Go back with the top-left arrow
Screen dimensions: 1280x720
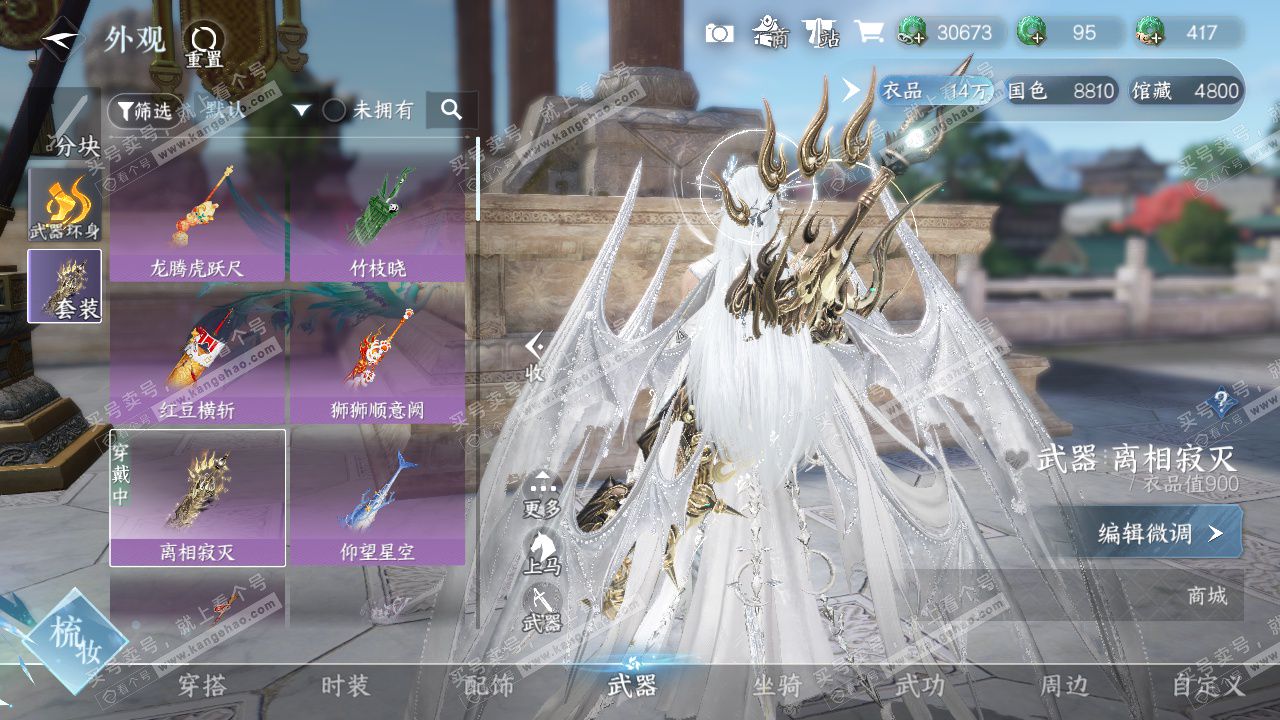[64, 40]
